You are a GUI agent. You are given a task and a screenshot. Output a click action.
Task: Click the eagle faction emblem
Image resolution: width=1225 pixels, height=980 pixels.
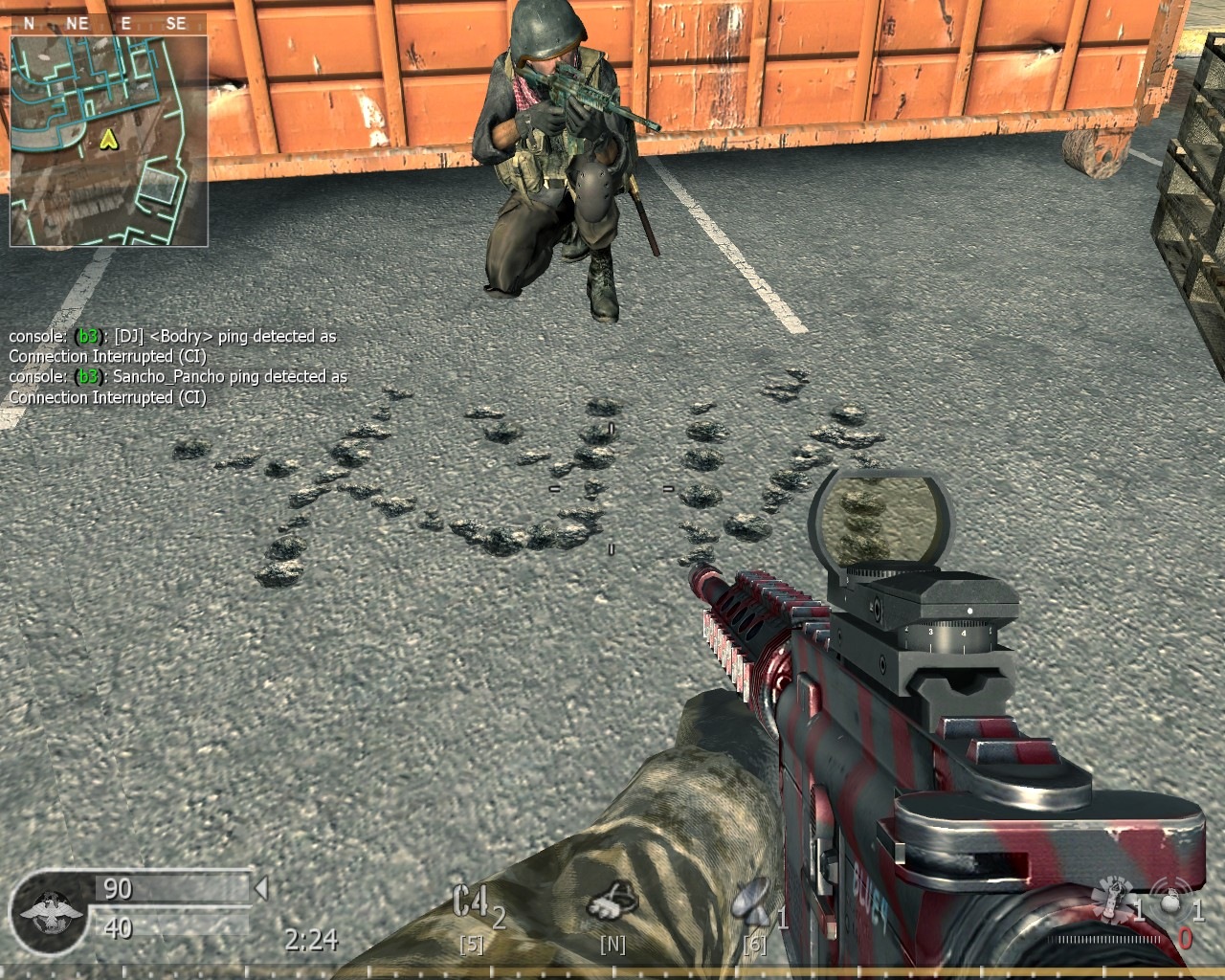(47, 910)
